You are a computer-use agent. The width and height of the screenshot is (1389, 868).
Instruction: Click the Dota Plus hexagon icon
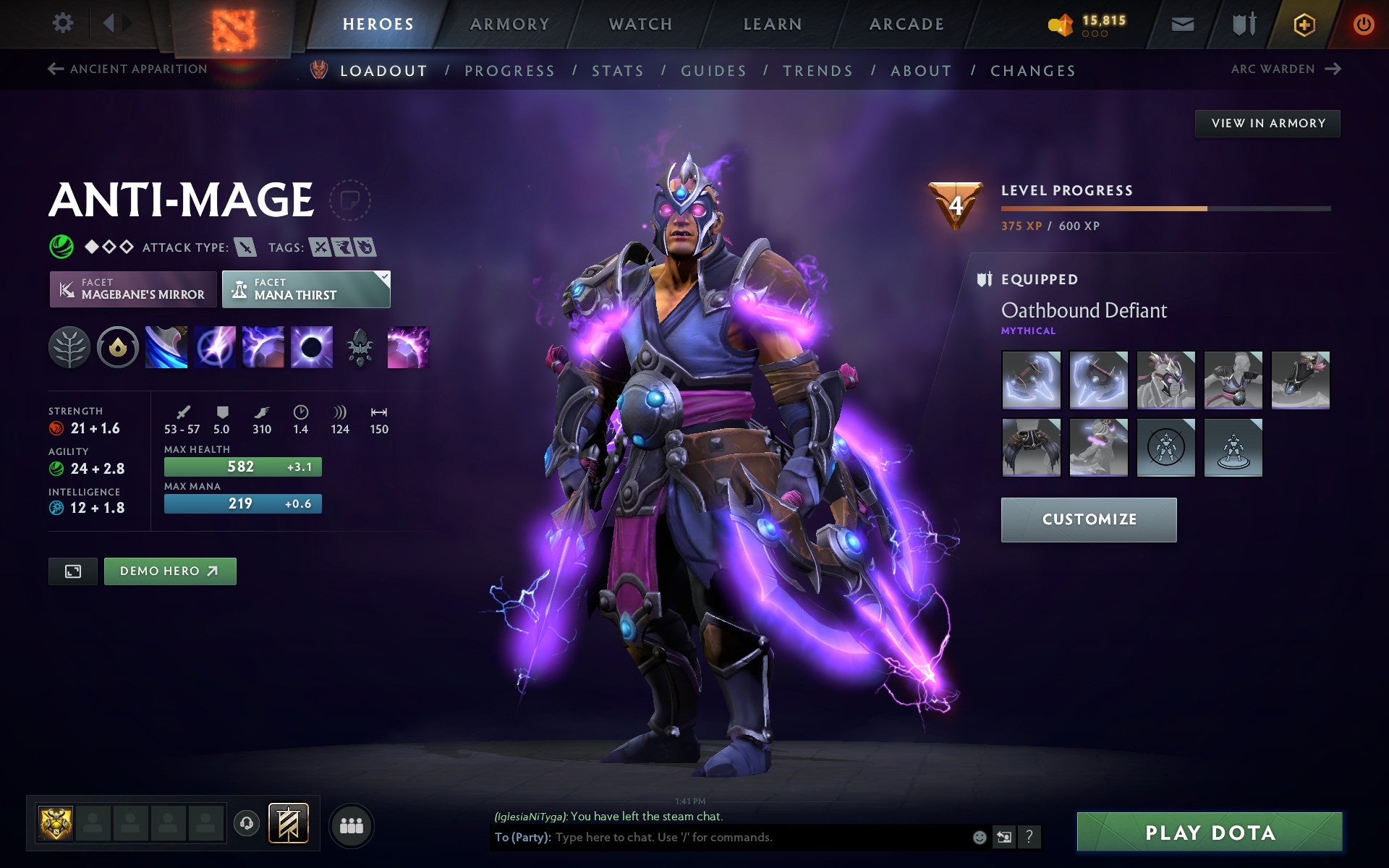[x=1302, y=22]
